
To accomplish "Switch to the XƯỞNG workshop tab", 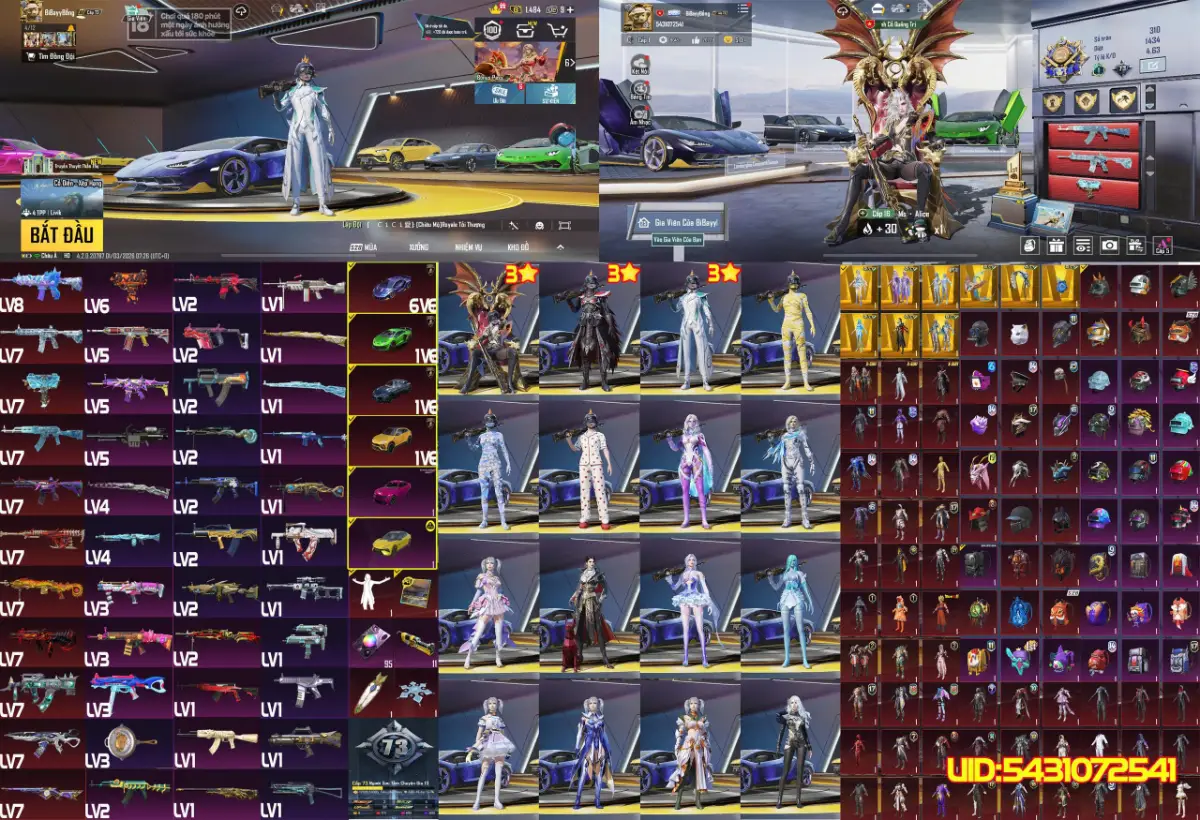I will 418,246.
